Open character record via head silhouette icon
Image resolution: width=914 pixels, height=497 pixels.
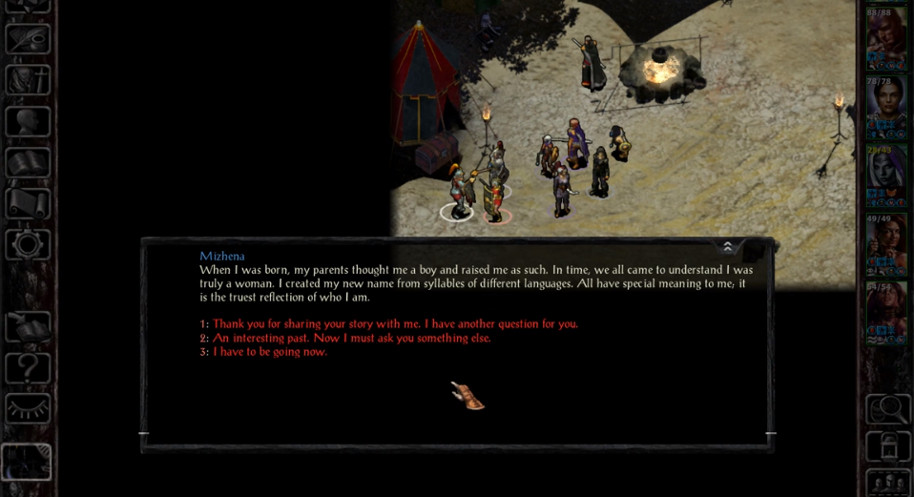(27, 122)
